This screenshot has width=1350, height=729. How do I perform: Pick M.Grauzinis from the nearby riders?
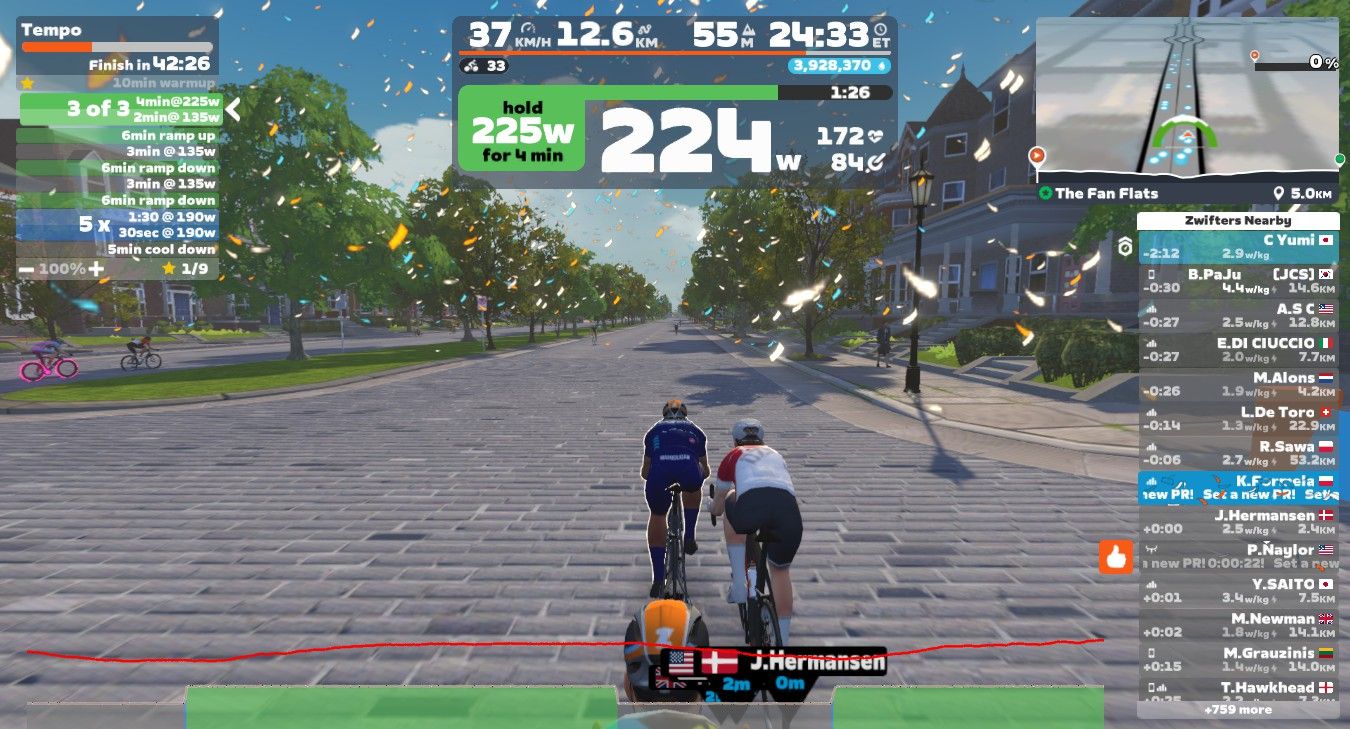1238,659
